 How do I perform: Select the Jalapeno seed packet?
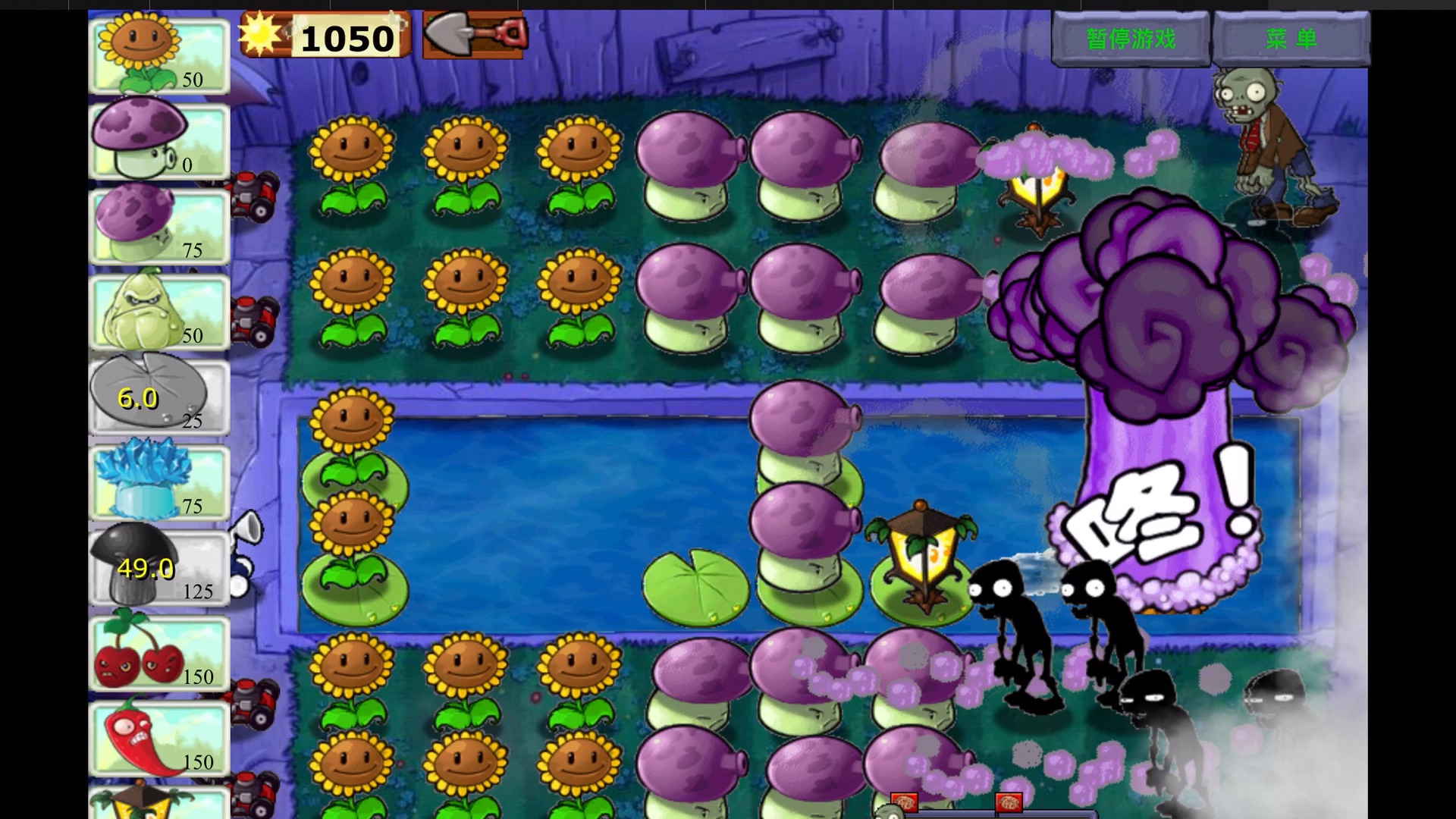(159, 738)
